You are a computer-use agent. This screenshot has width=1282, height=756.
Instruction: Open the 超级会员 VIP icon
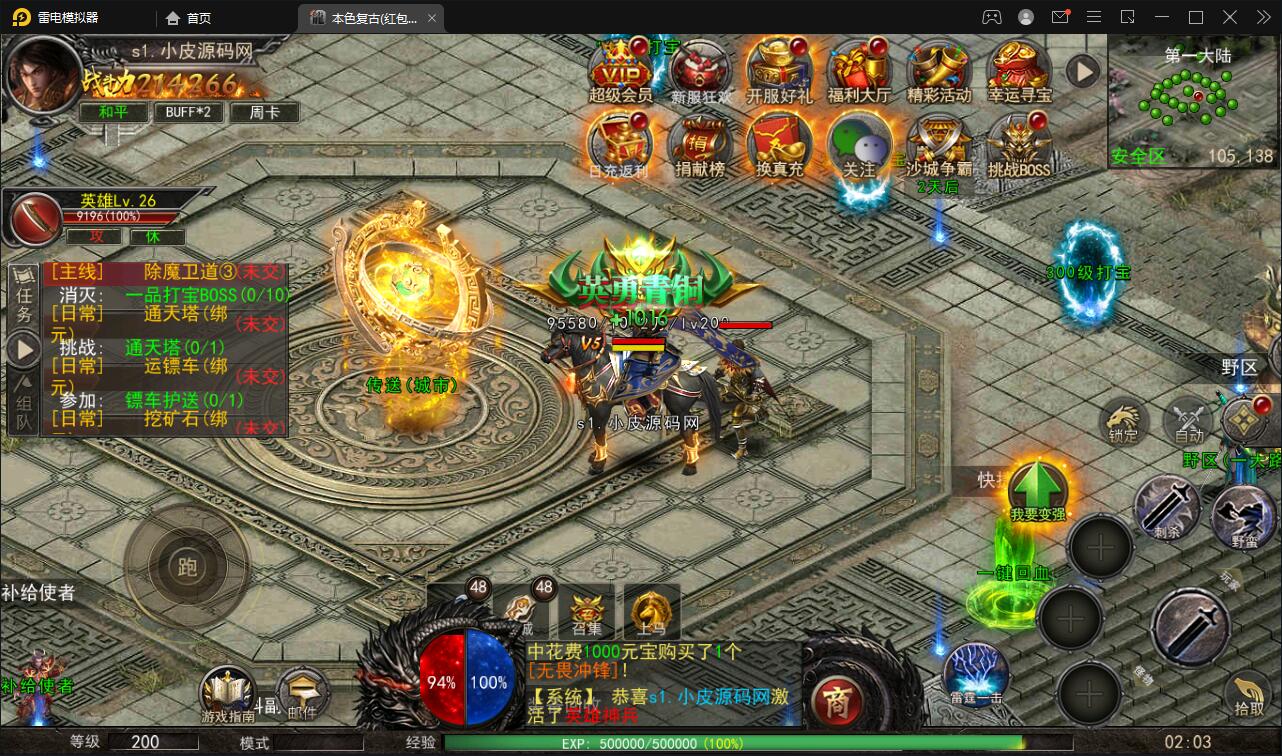point(619,70)
